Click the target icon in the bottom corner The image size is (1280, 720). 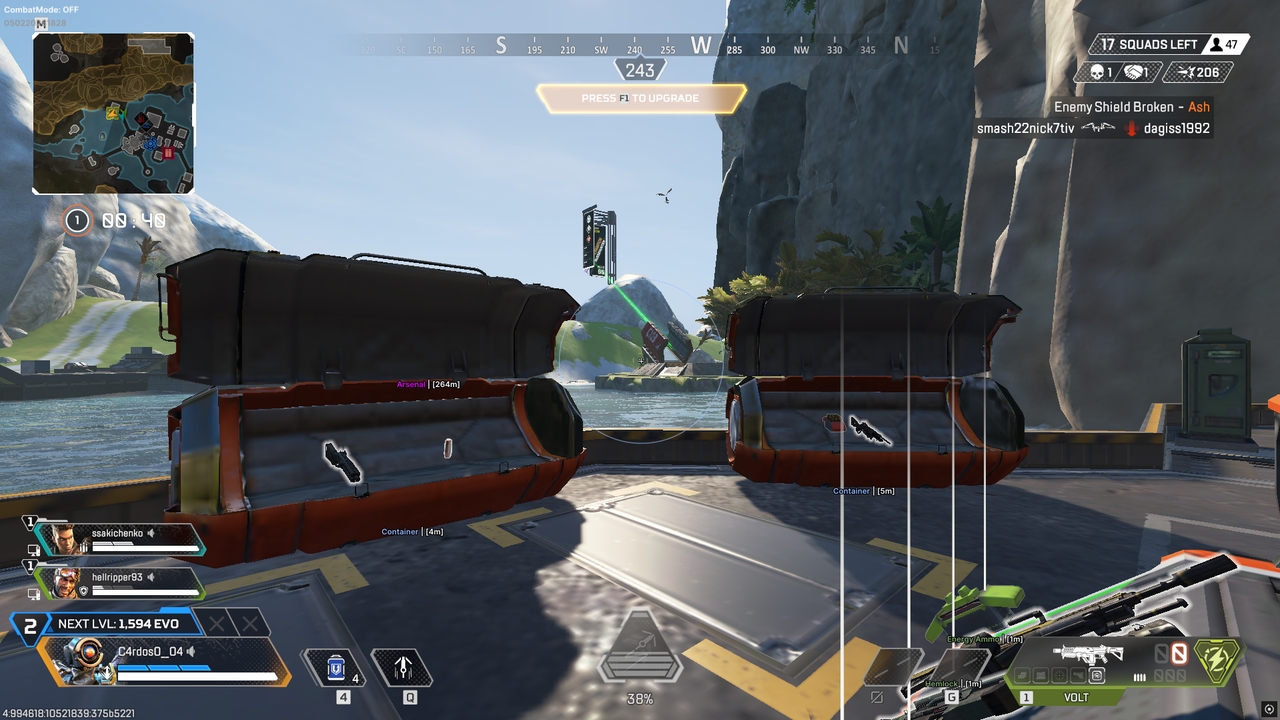coord(1269,710)
